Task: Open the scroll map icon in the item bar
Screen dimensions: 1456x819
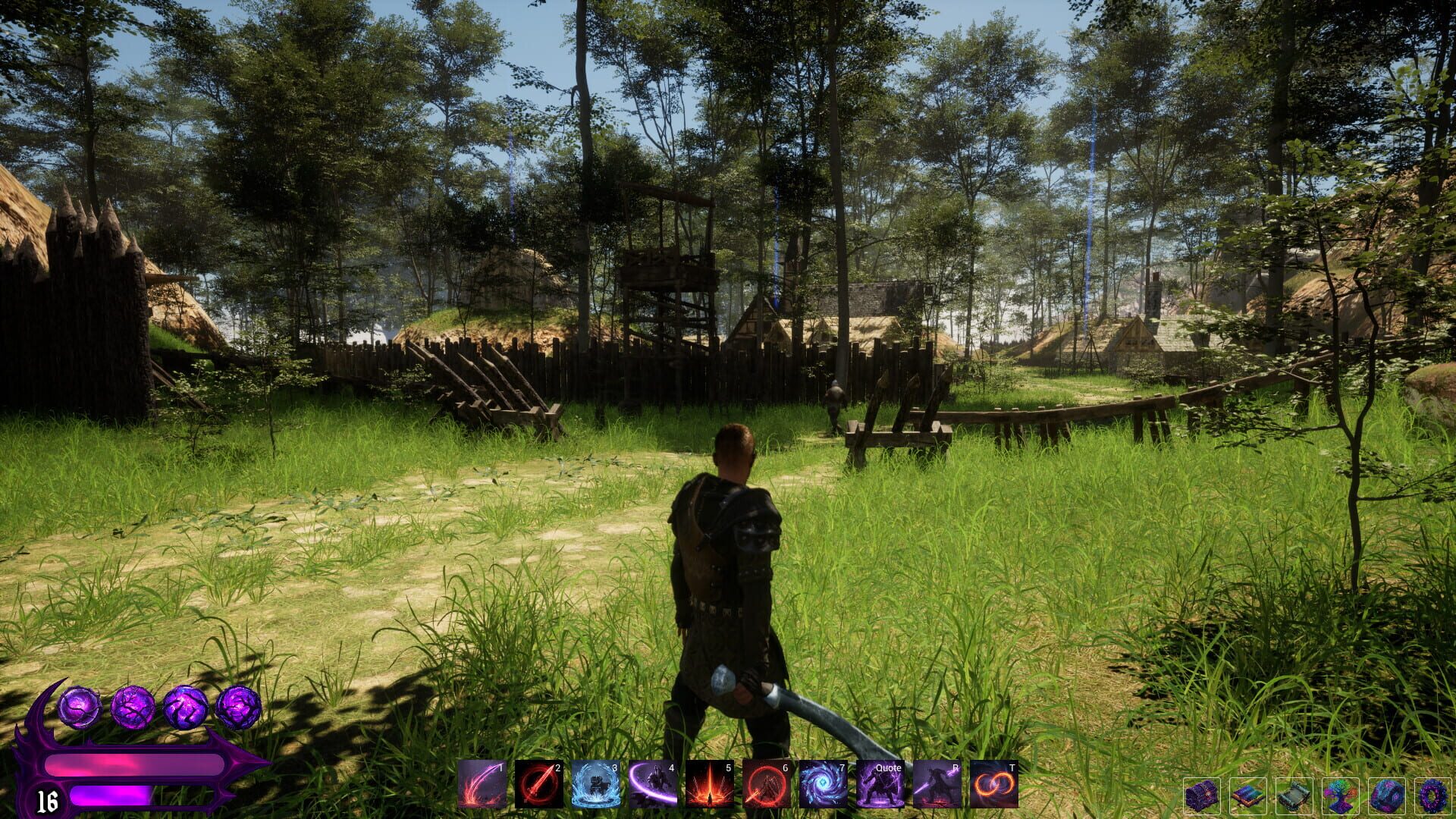Action: click(x=1294, y=796)
